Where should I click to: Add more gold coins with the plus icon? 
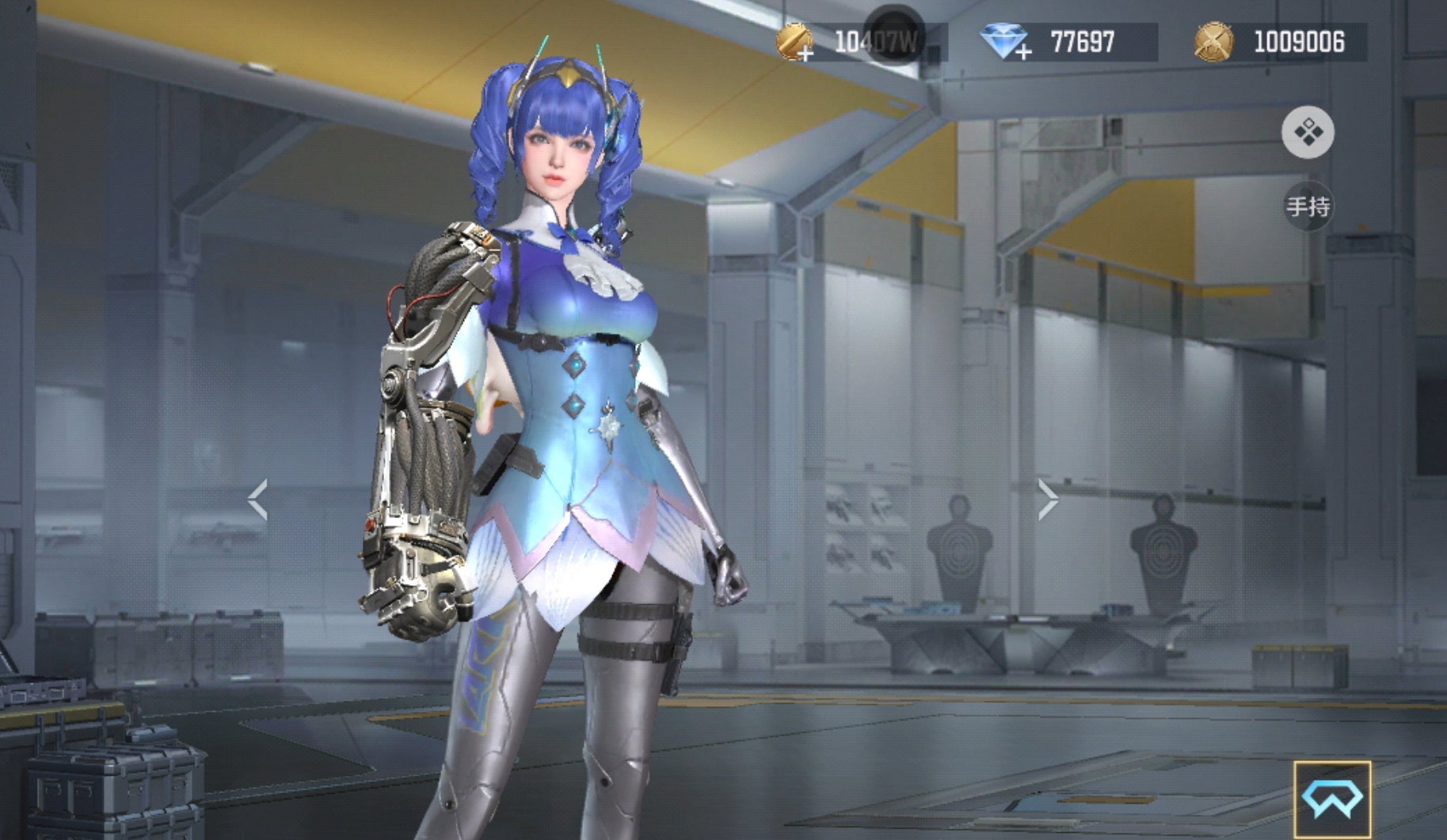(796, 43)
